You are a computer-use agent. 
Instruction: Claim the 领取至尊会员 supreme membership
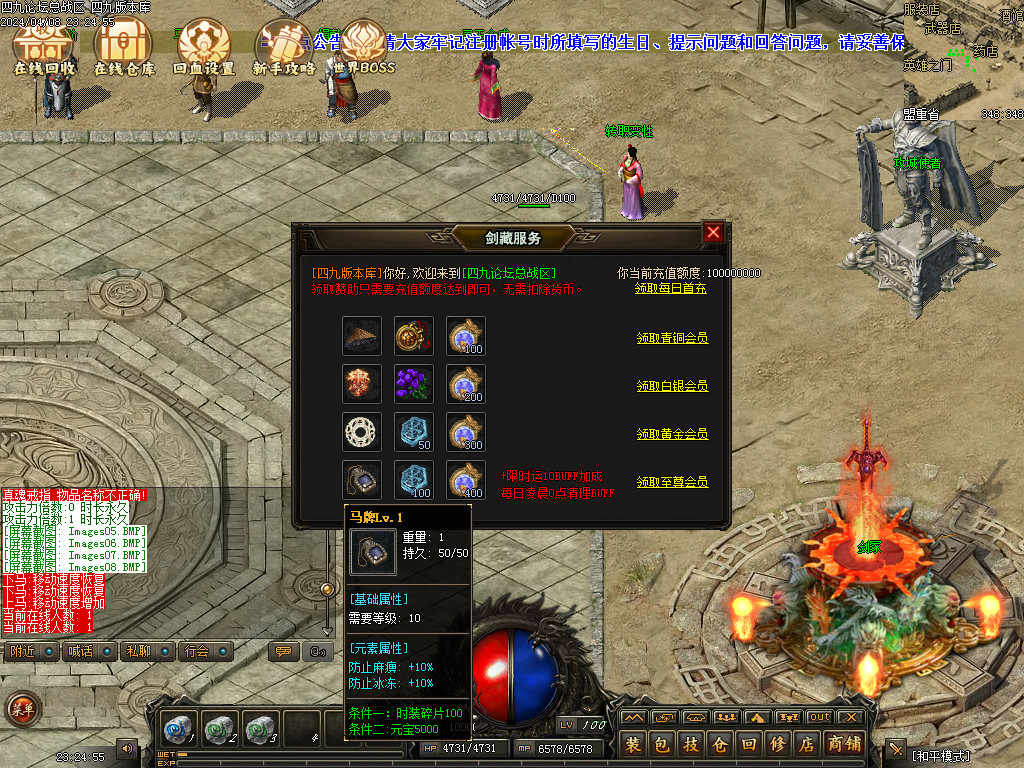[x=672, y=482]
